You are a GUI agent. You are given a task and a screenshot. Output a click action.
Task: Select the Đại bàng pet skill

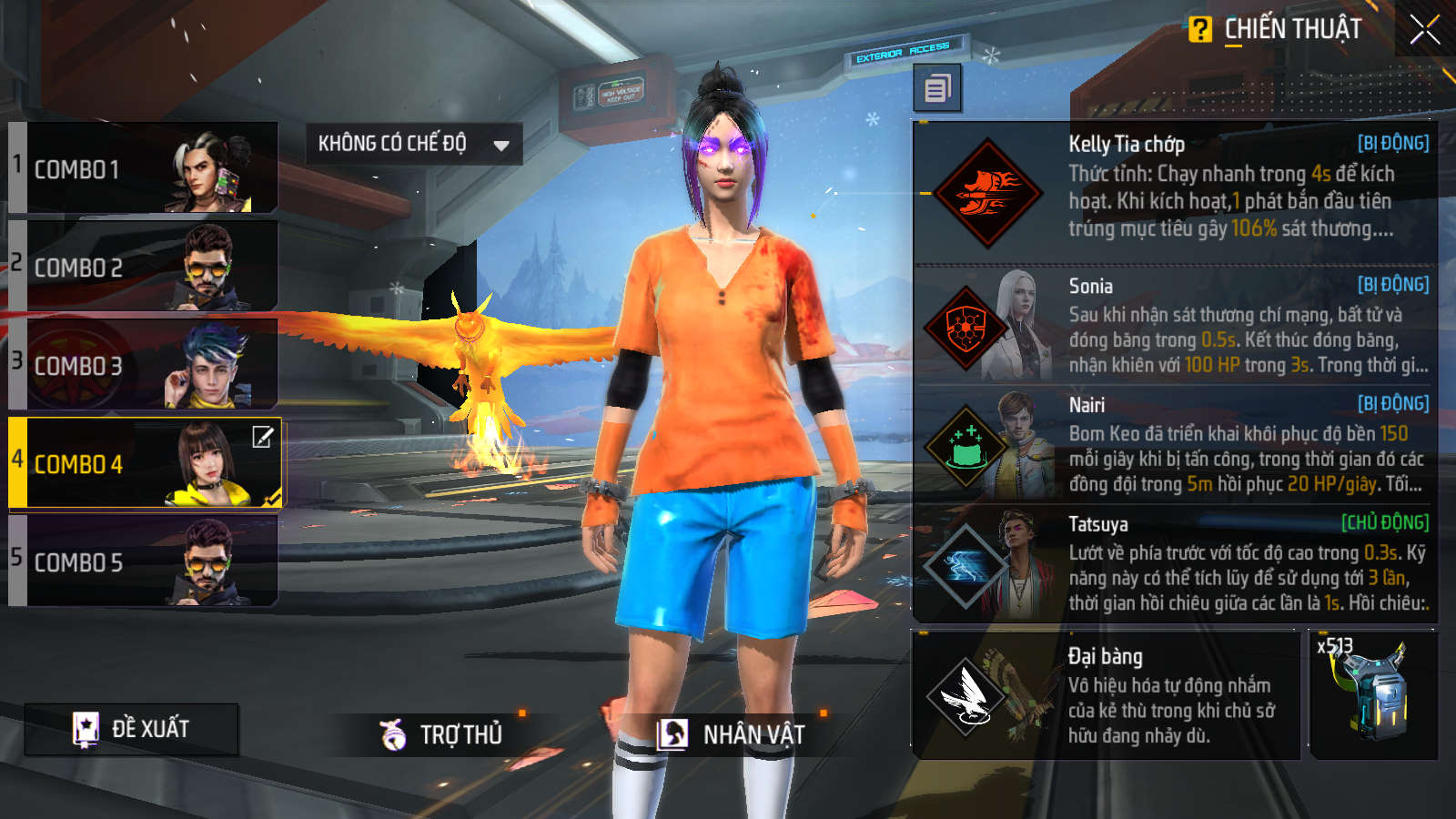click(1106, 695)
